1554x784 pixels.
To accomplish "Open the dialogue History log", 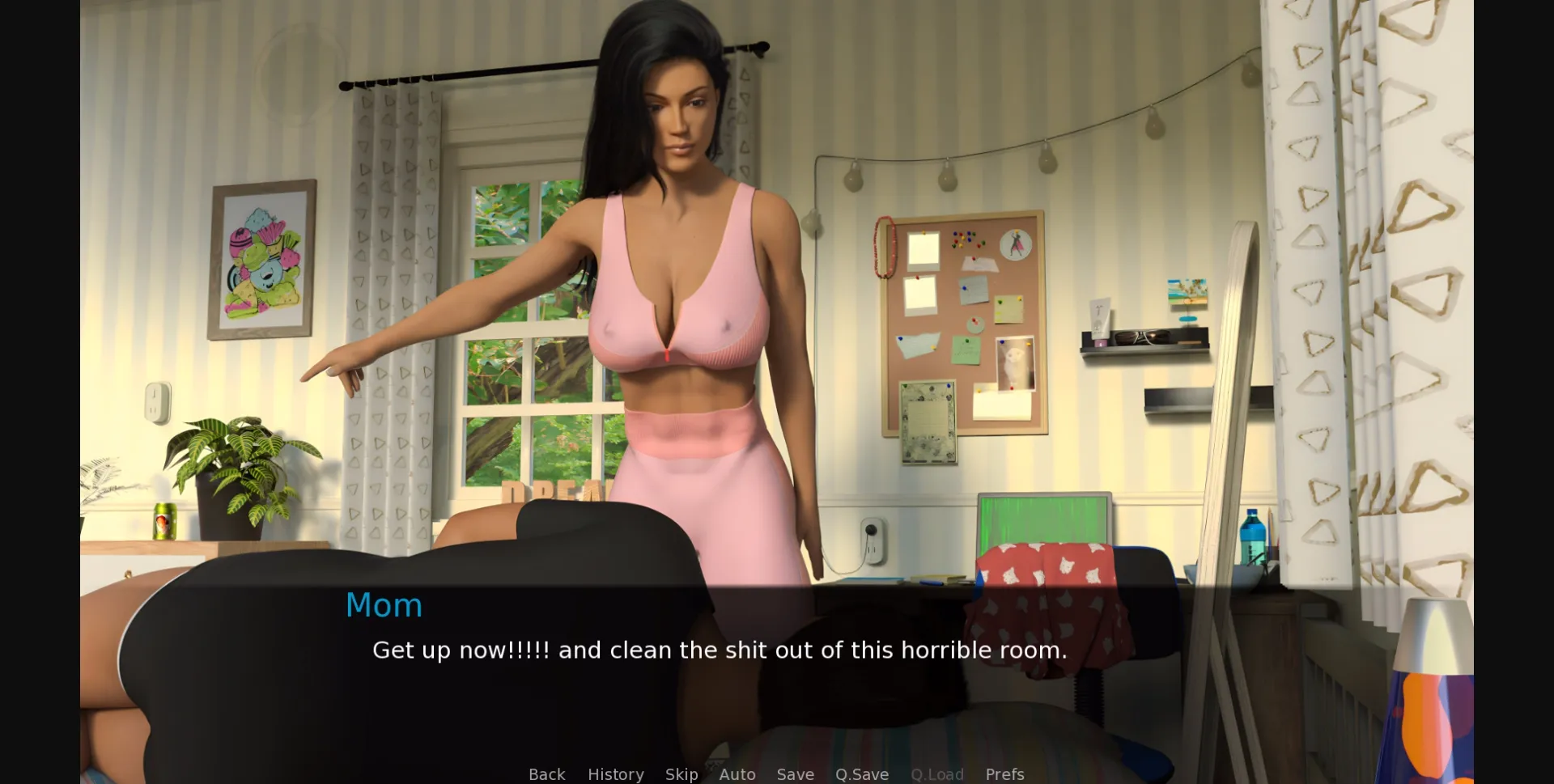I will 615,773.
